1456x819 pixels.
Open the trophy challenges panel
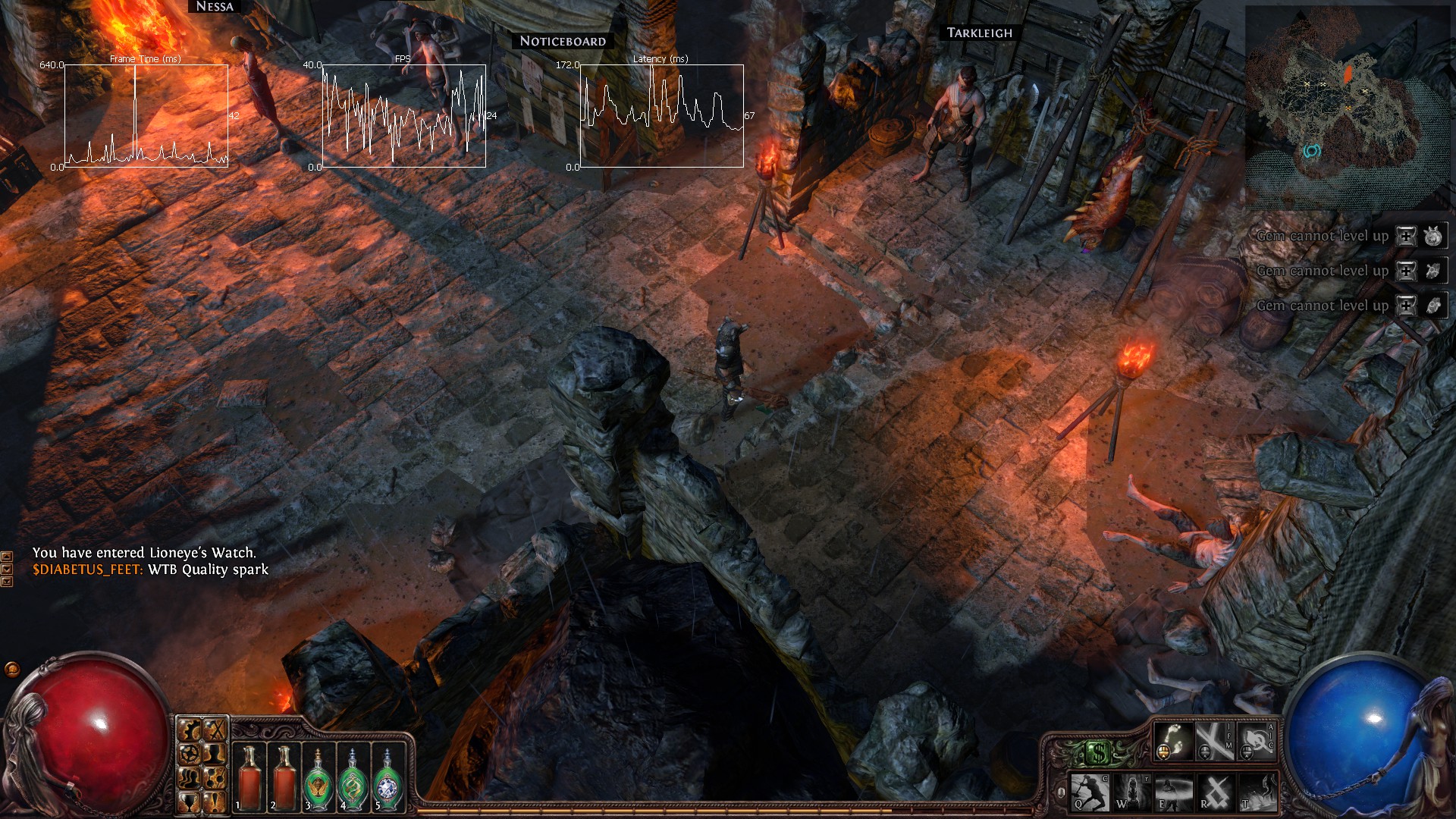[x=190, y=802]
